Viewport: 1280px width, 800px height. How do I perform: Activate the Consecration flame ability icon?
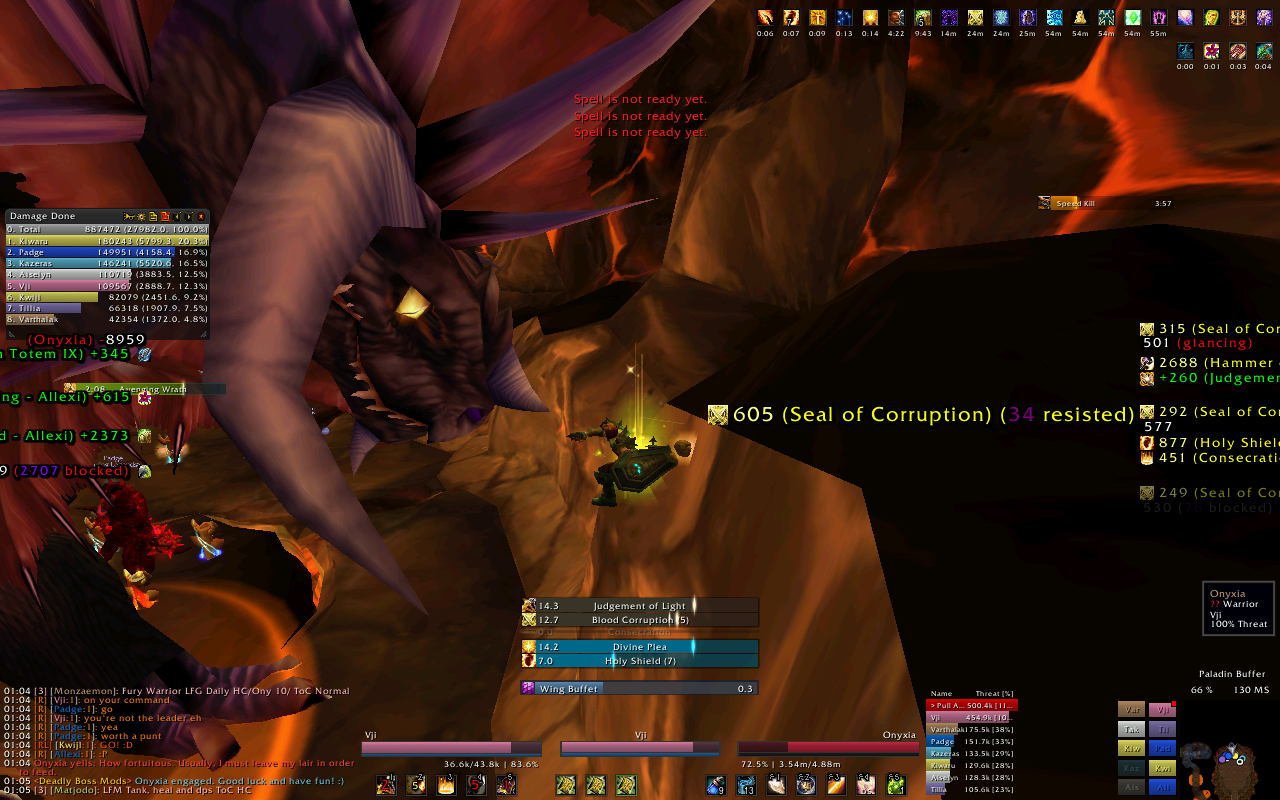(446, 785)
